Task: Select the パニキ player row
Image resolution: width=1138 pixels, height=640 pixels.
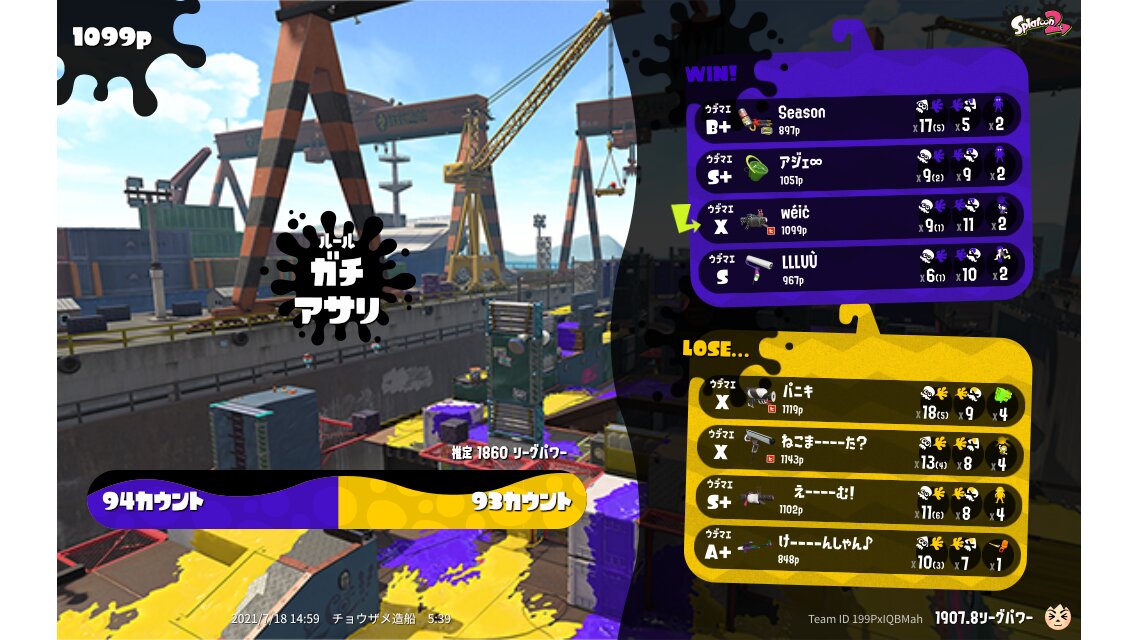Action: click(x=858, y=399)
